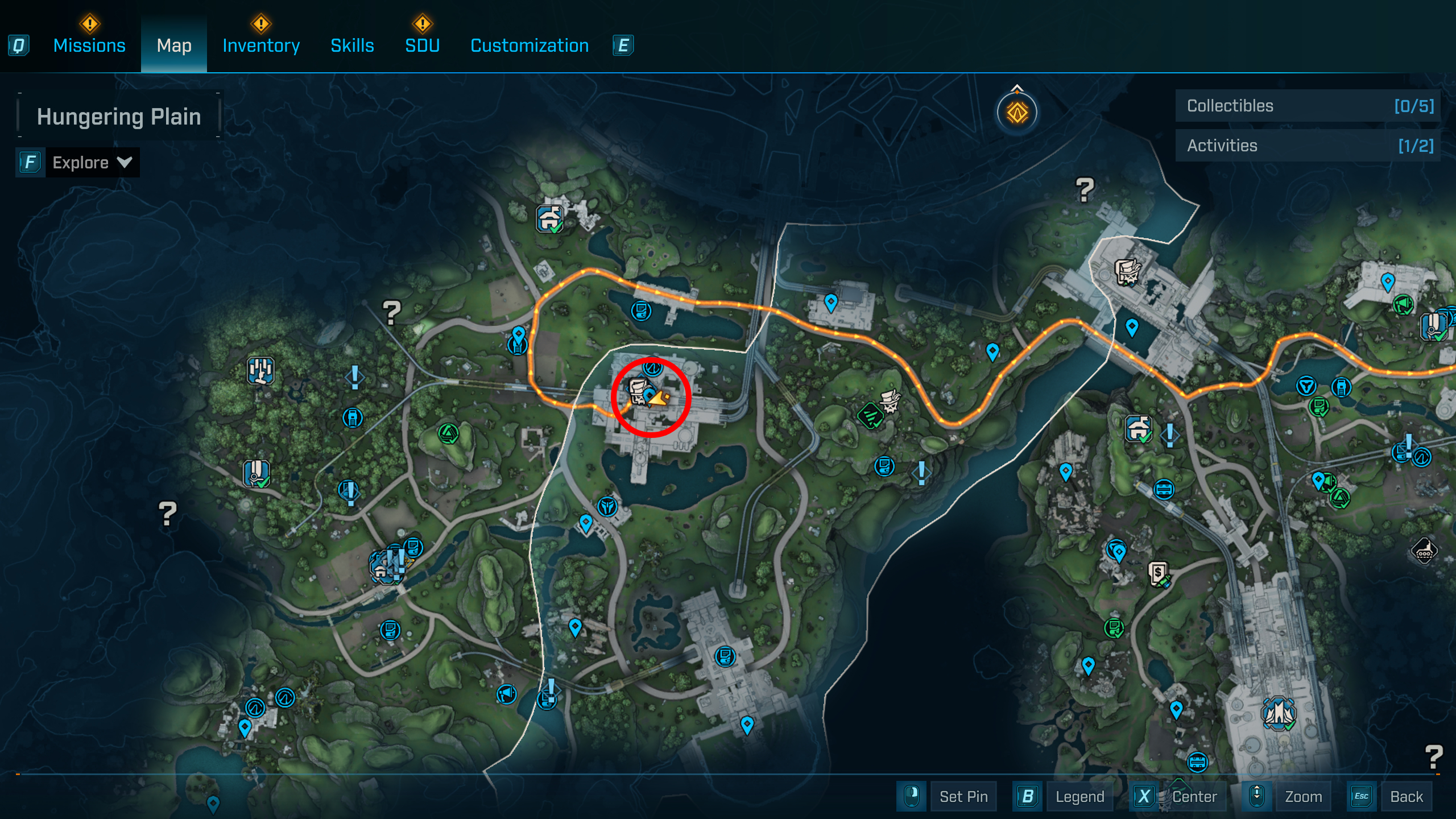Center the map on the player
Viewport: 1456px width, 819px height.
(x=1194, y=796)
